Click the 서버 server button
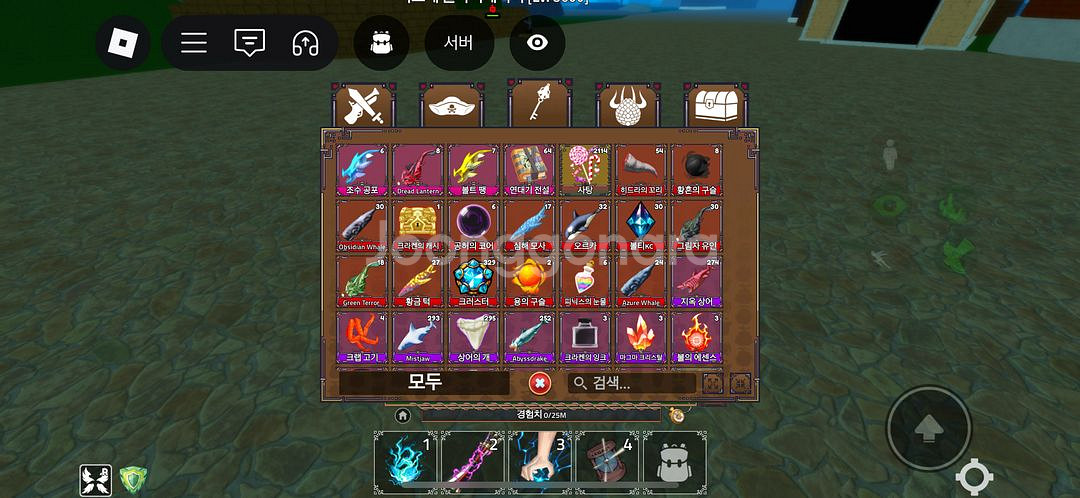Viewport: 1080px width, 498px height. click(458, 43)
